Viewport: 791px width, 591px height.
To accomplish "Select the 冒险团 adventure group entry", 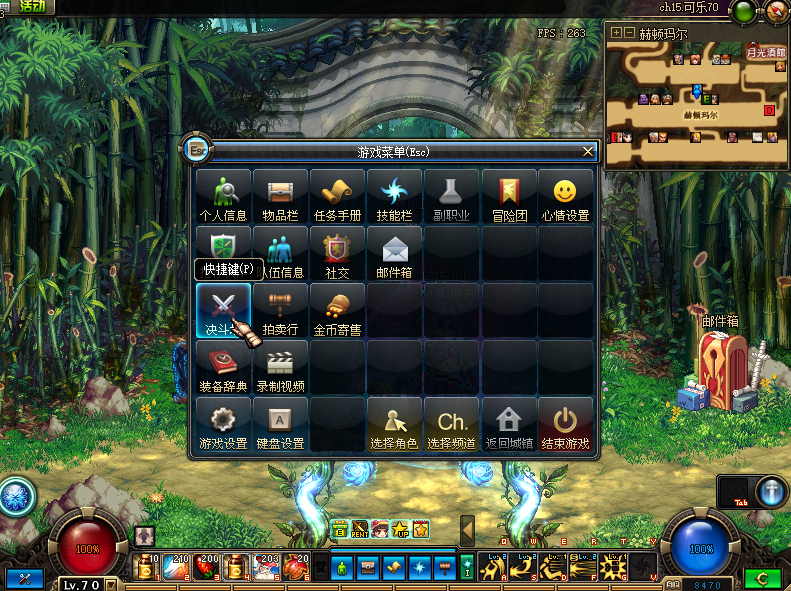I will 509,195.
